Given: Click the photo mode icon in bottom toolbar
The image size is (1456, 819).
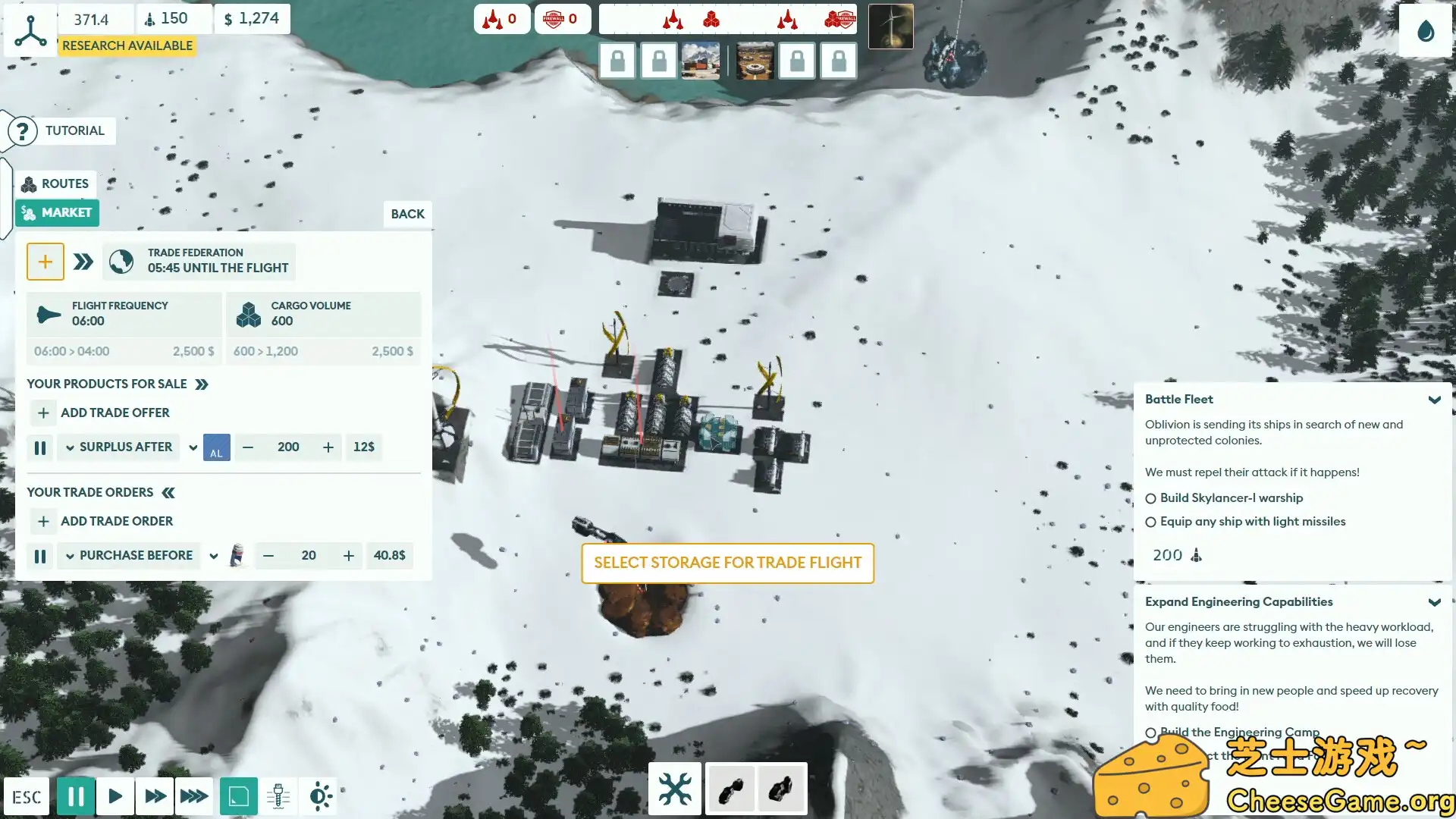Looking at the screenshot, I should (x=239, y=796).
